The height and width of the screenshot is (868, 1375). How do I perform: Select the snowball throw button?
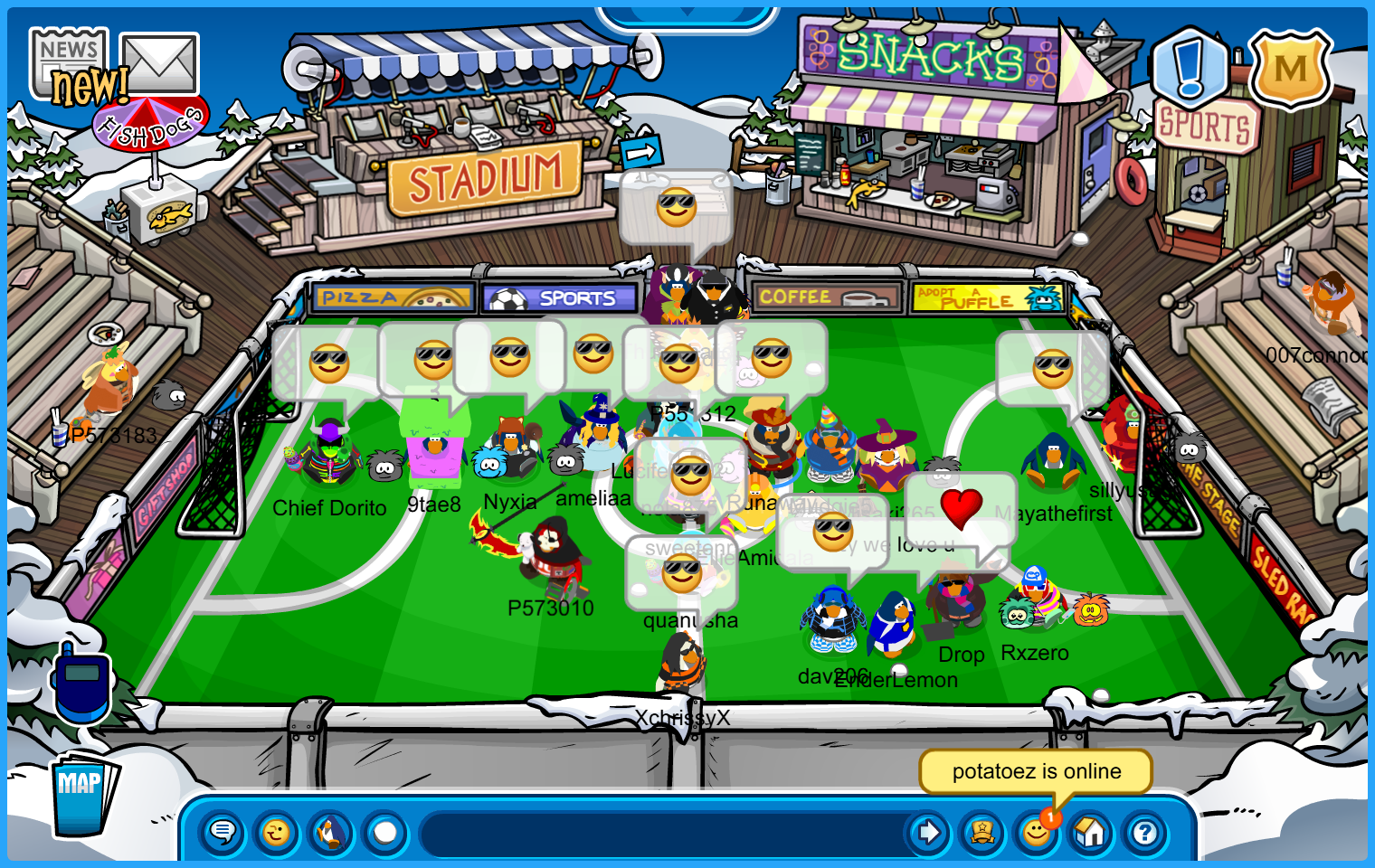tap(385, 832)
